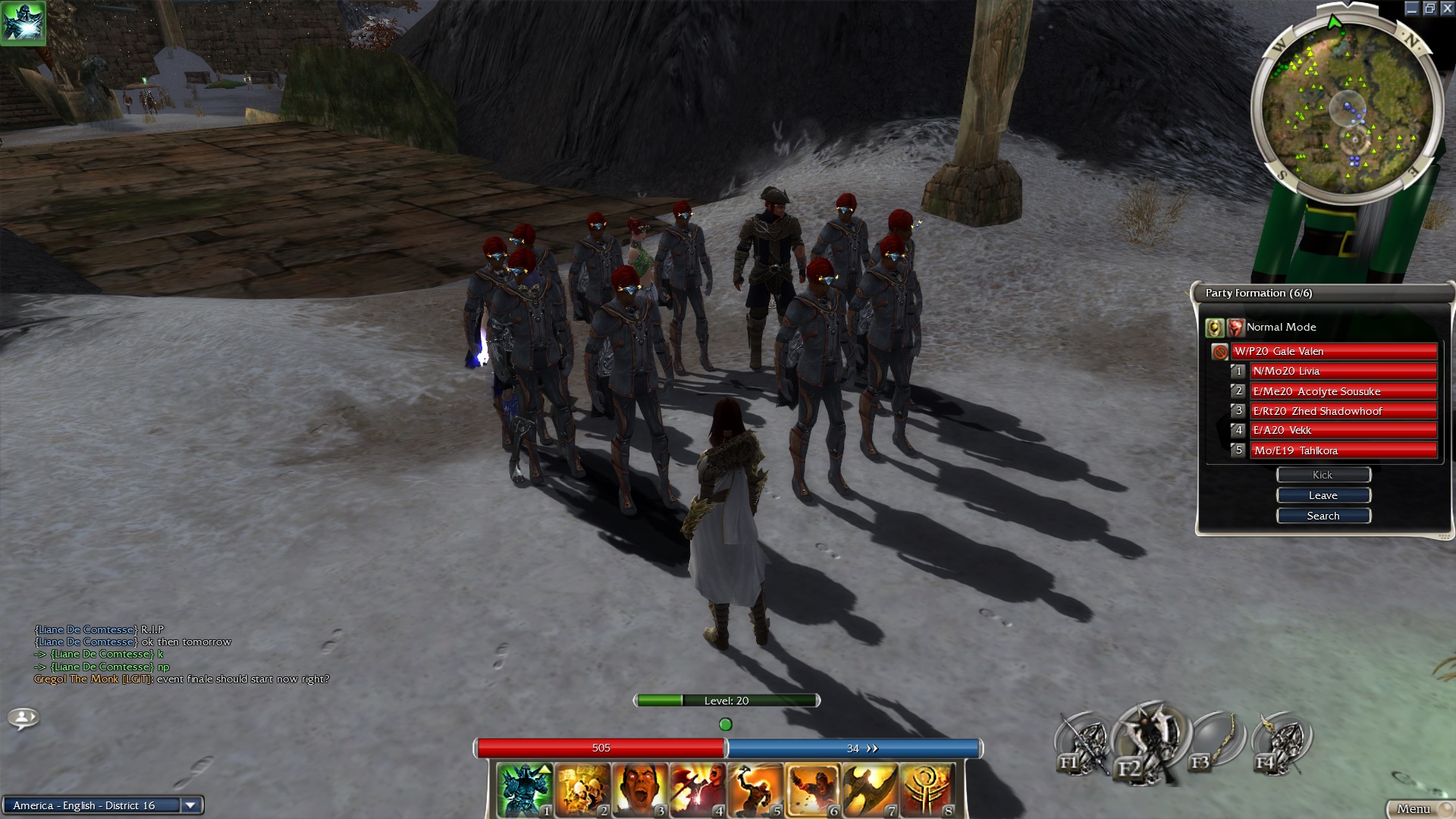Viewport: 1456px width, 819px height.
Task: Open the district selection dropdown
Action: [190, 805]
